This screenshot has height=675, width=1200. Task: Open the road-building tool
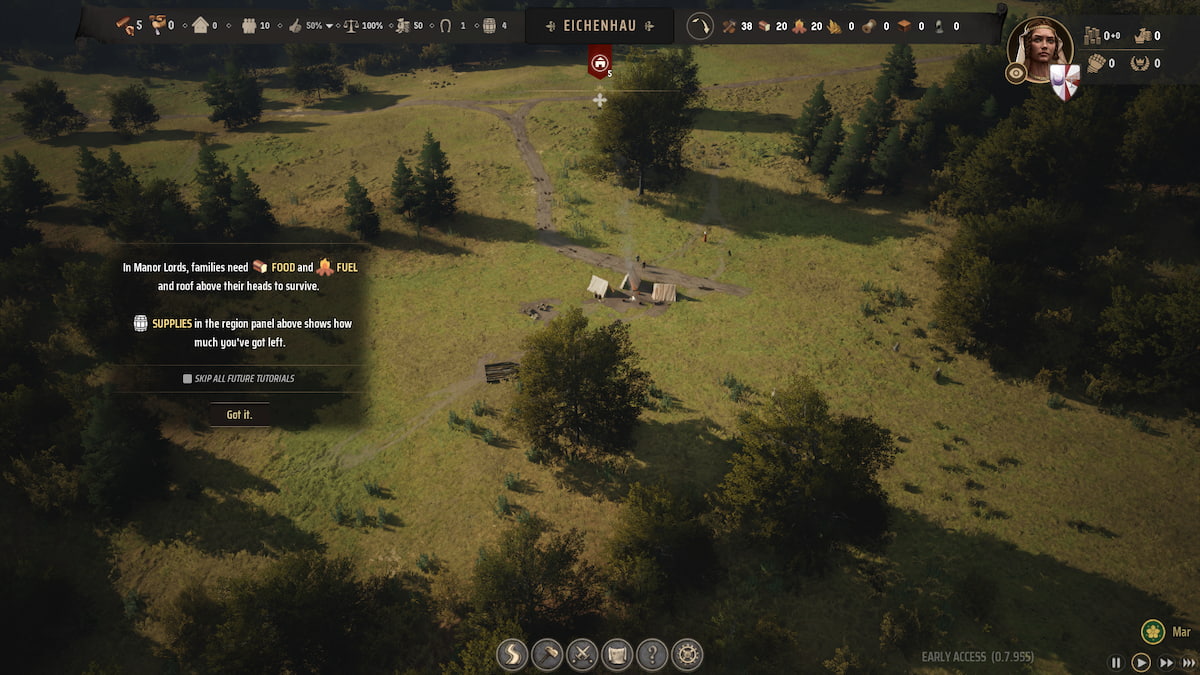click(512, 655)
